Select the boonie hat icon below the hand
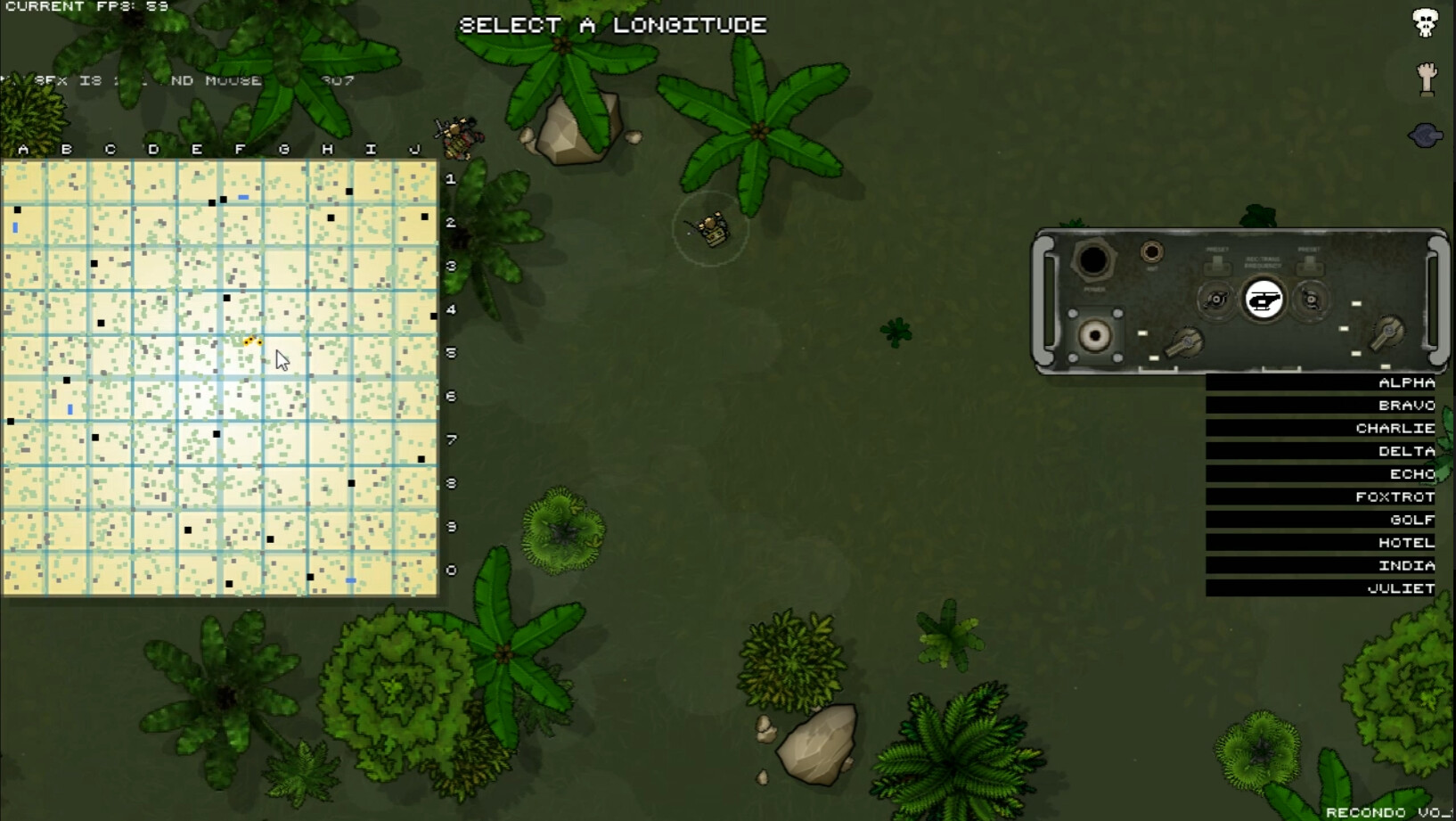The image size is (1456, 821). [1426, 134]
